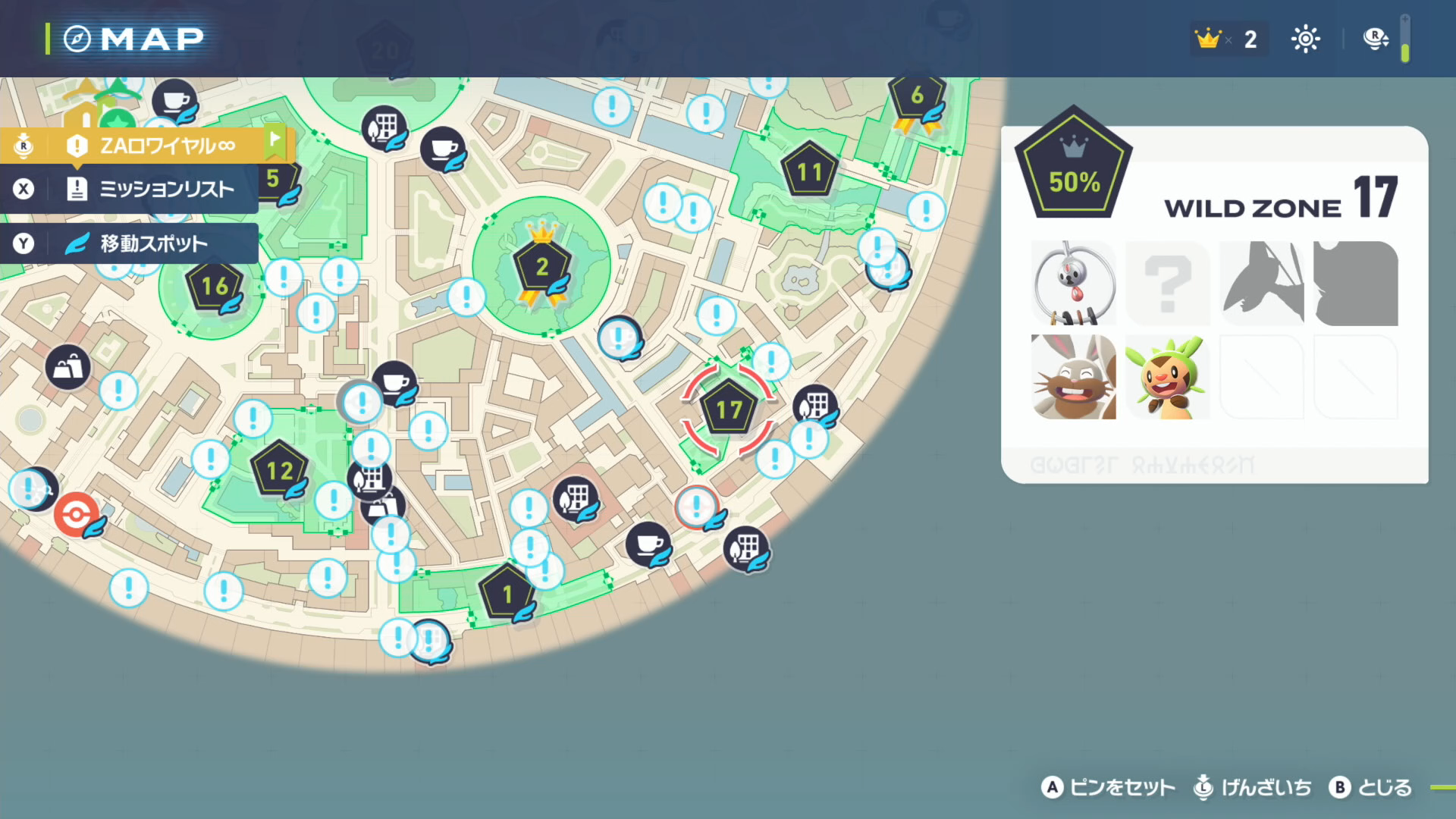The image size is (1456, 819).
Task: Select Wild Zone 11 map marker
Action: (x=809, y=173)
